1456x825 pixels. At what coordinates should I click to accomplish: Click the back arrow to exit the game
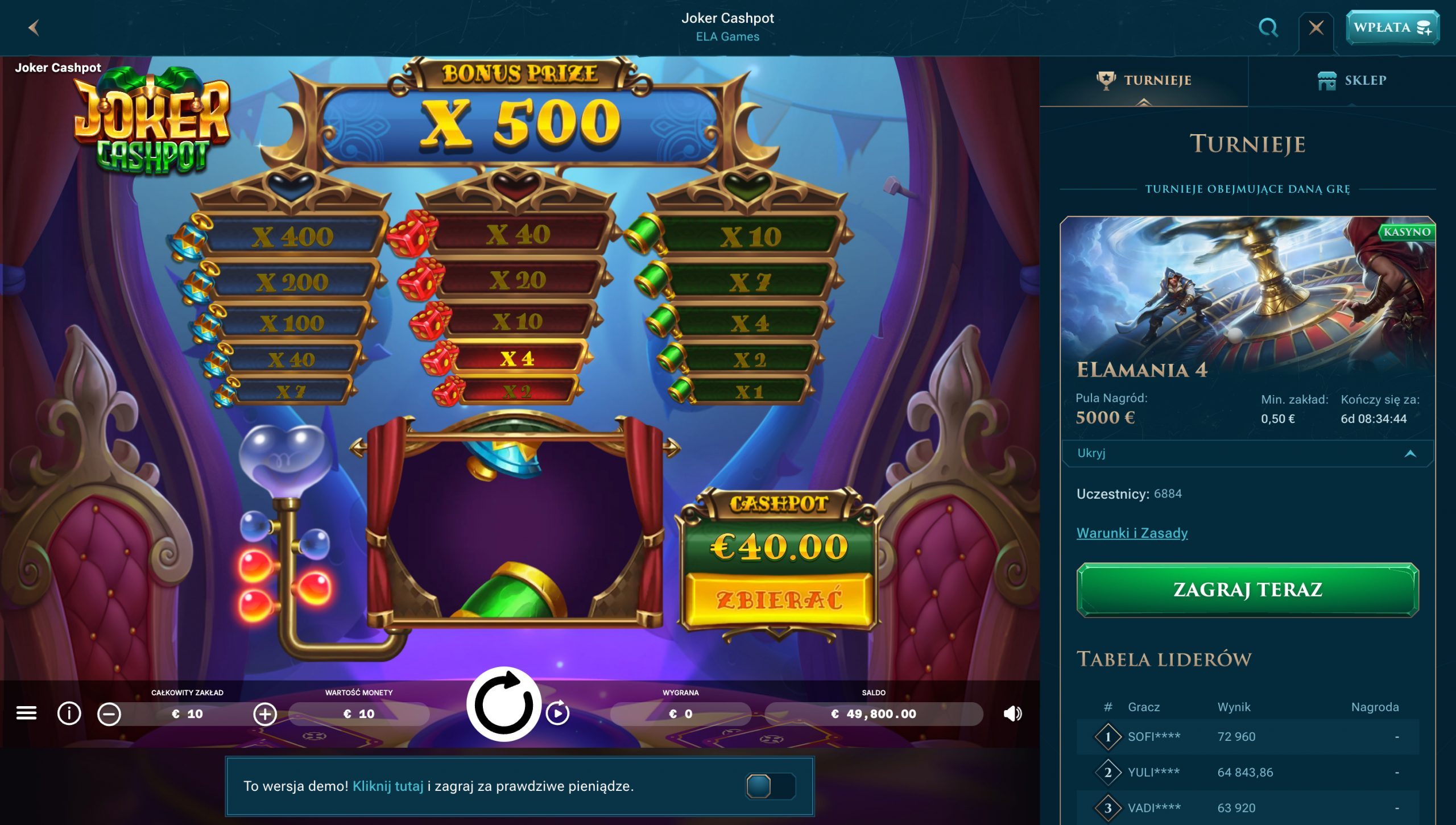point(34,27)
